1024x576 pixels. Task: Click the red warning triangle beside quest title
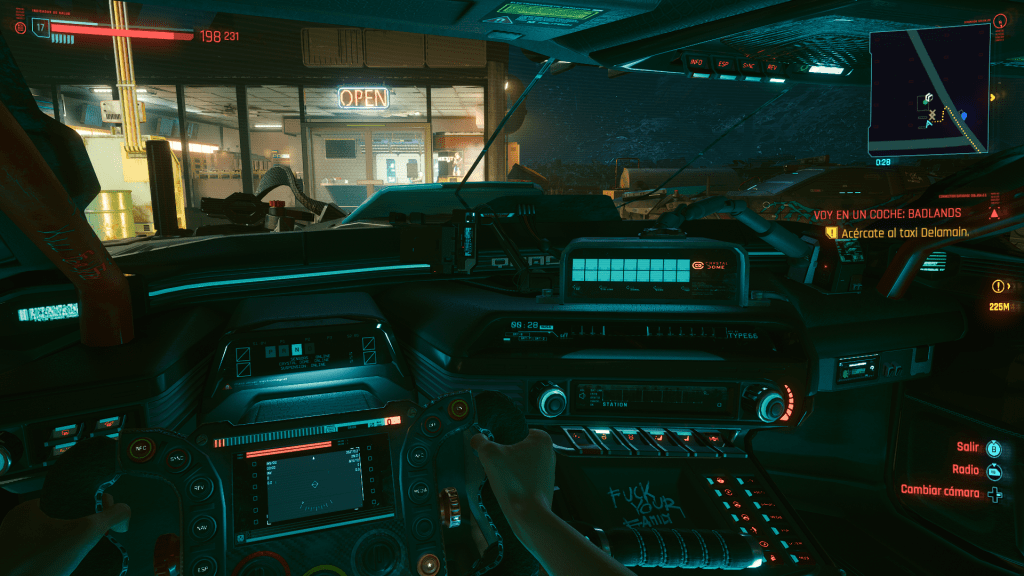click(x=994, y=213)
